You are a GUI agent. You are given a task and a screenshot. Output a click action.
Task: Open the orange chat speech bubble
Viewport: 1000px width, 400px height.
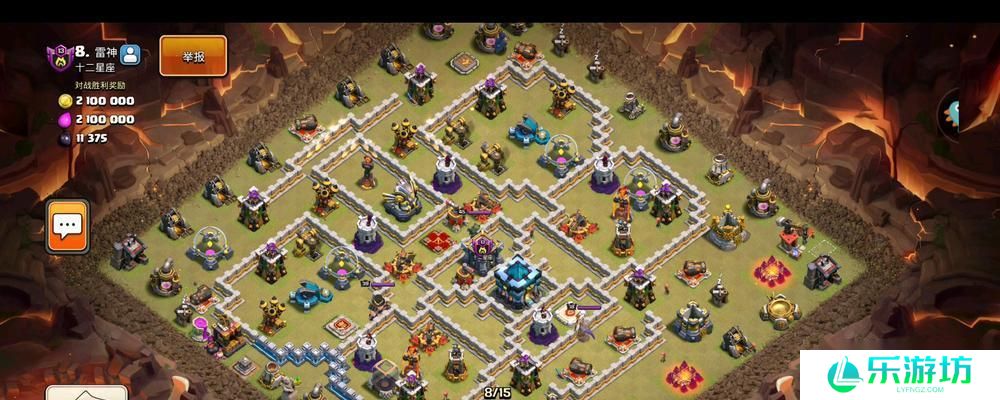pos(68,226)
